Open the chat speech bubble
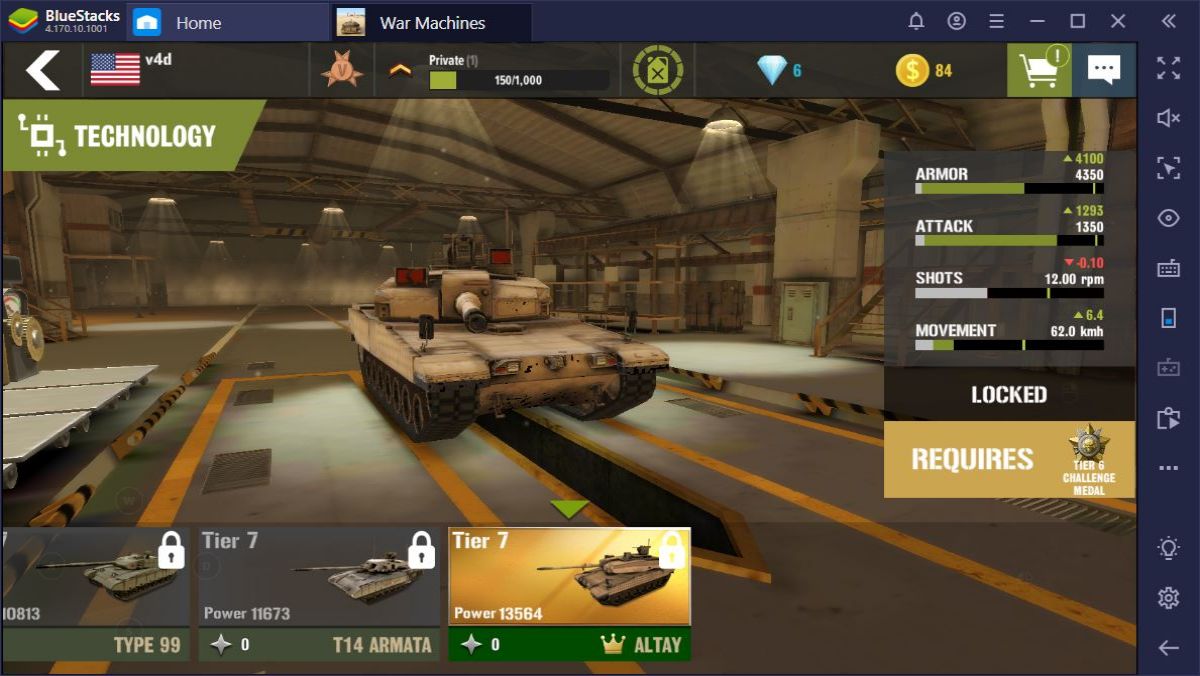This screenshot has height=676, width=1200. click(1104, 70)
